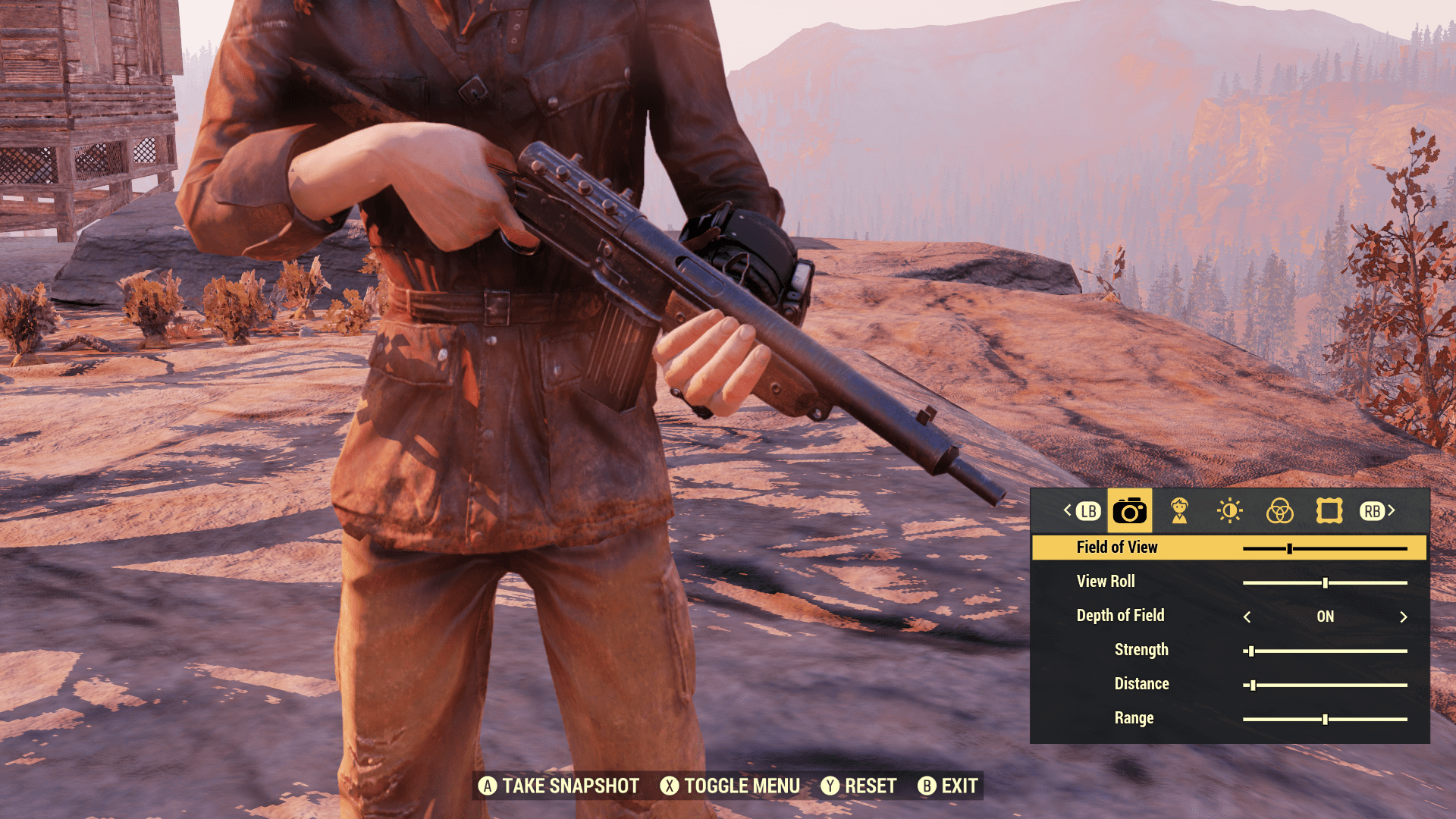Viewport: 1456px width, 819px height.
Task: Switch to the color filters tab
Action: click(x=1279, y=511)
